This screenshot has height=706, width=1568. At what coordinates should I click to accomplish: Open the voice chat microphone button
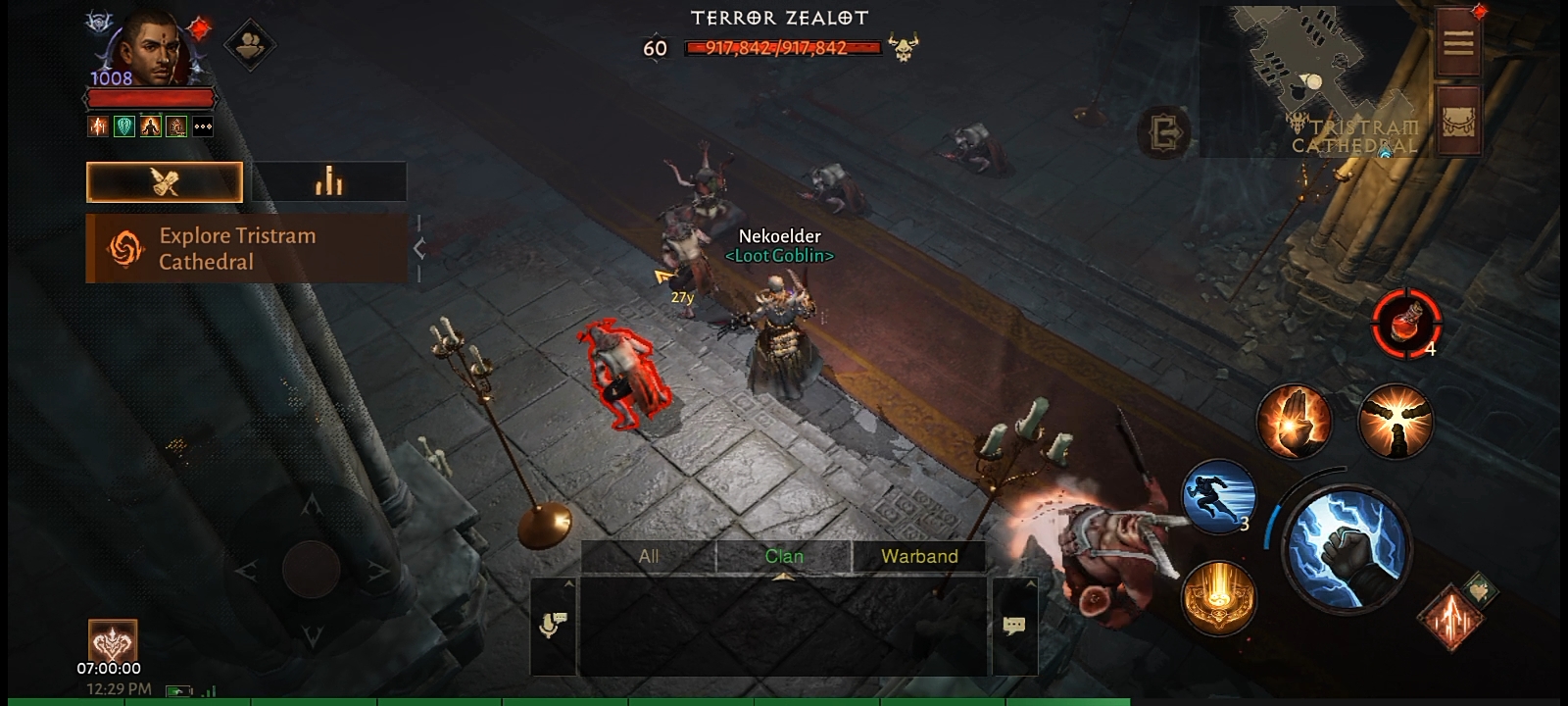pos(553,626)
